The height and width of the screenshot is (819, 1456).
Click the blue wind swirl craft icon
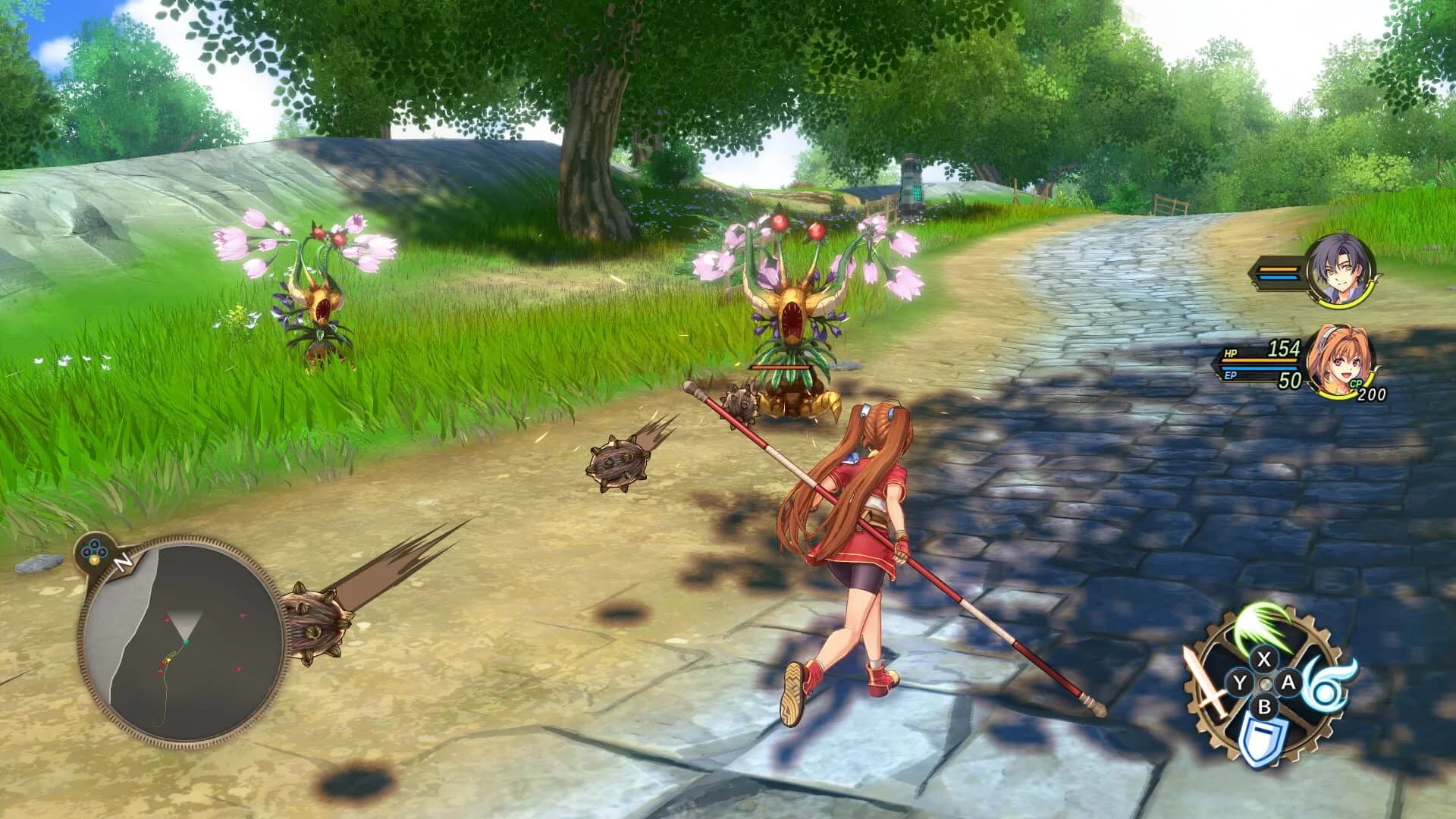click(1324, 686)
